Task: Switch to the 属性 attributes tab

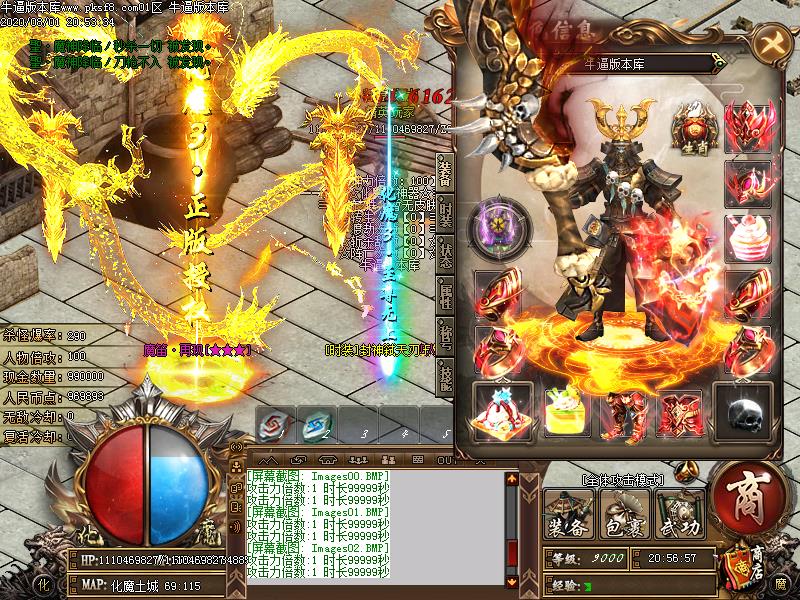Action: (x=445, y=295)
